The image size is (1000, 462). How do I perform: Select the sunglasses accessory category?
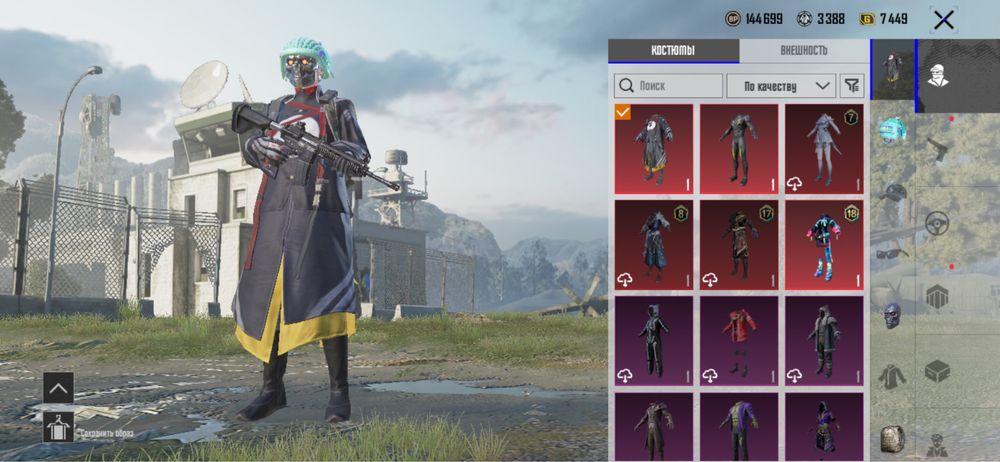click(892, 253)
